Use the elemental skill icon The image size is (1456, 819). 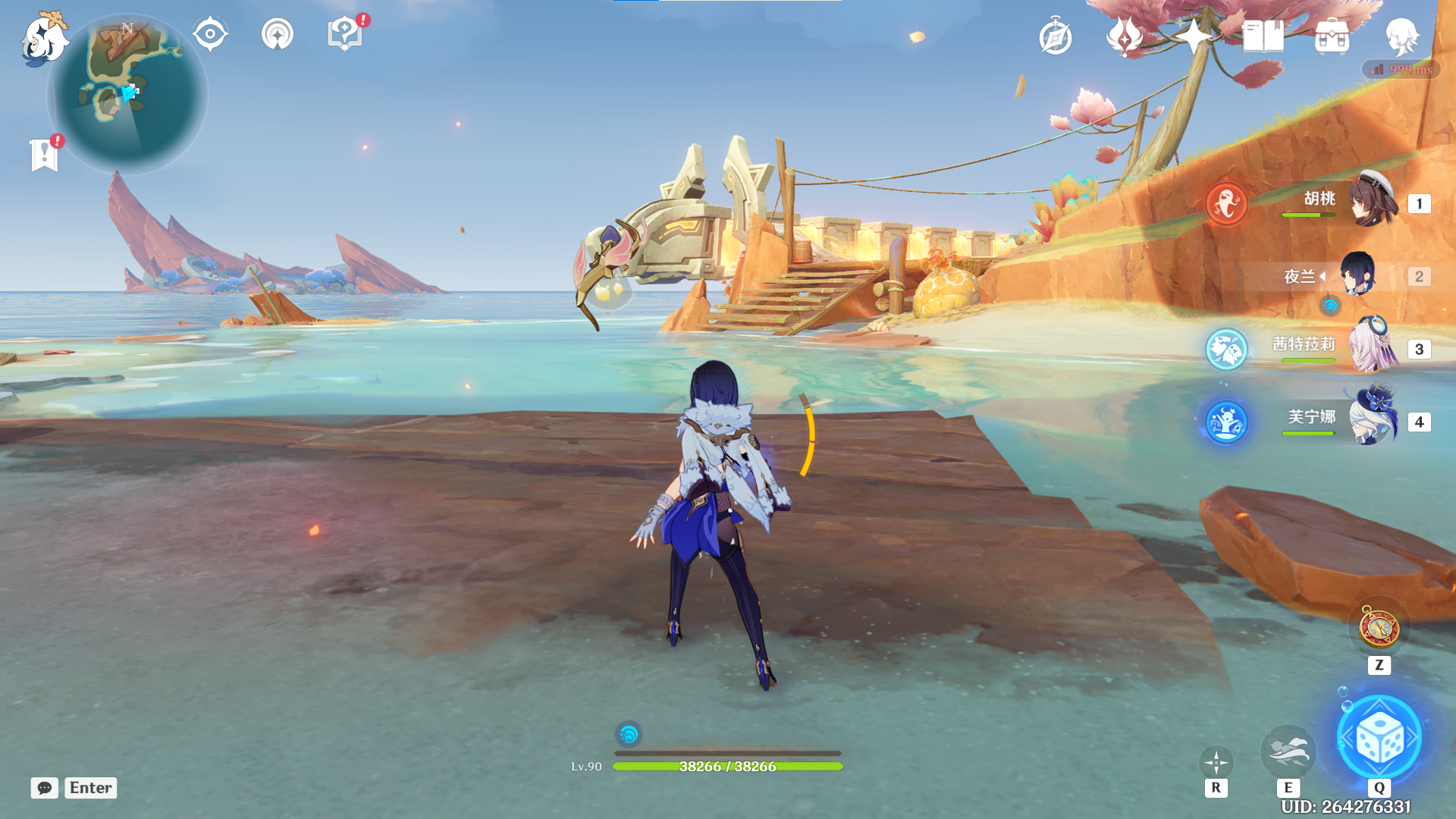(x=1288, y=752)
